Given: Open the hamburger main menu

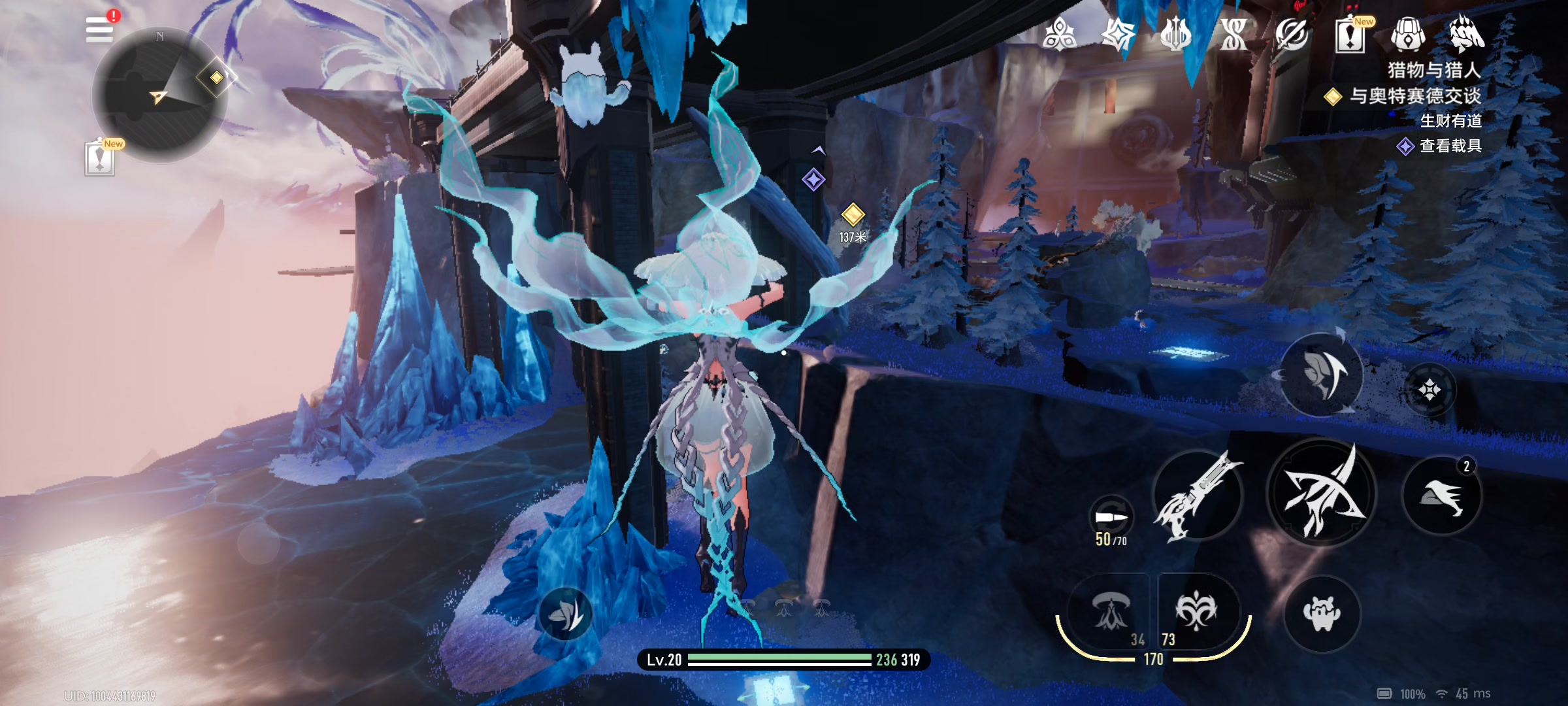Looking at the screenshot, I should (99, 30).
